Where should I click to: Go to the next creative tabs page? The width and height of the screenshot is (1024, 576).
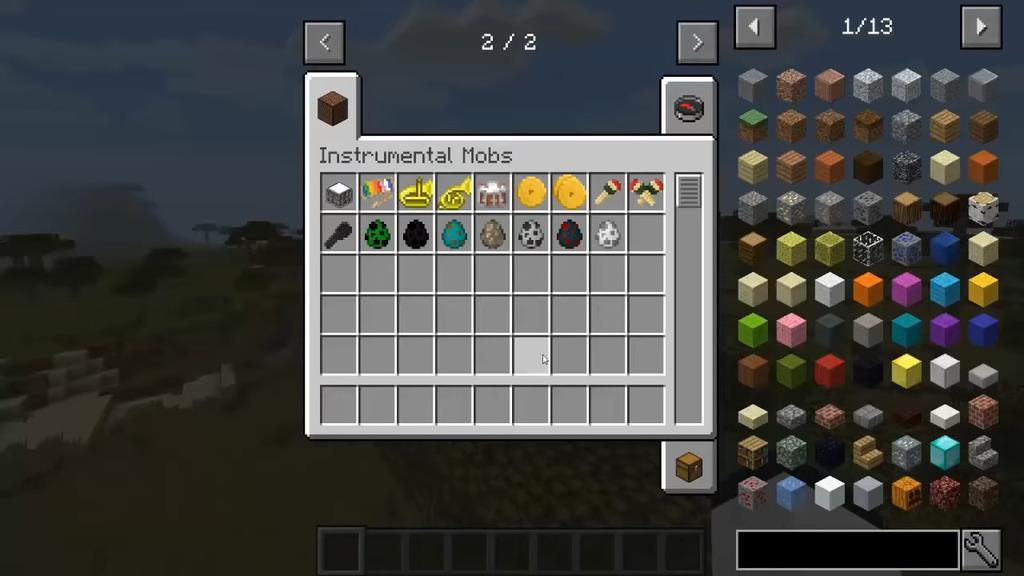[x=696, y=43]
